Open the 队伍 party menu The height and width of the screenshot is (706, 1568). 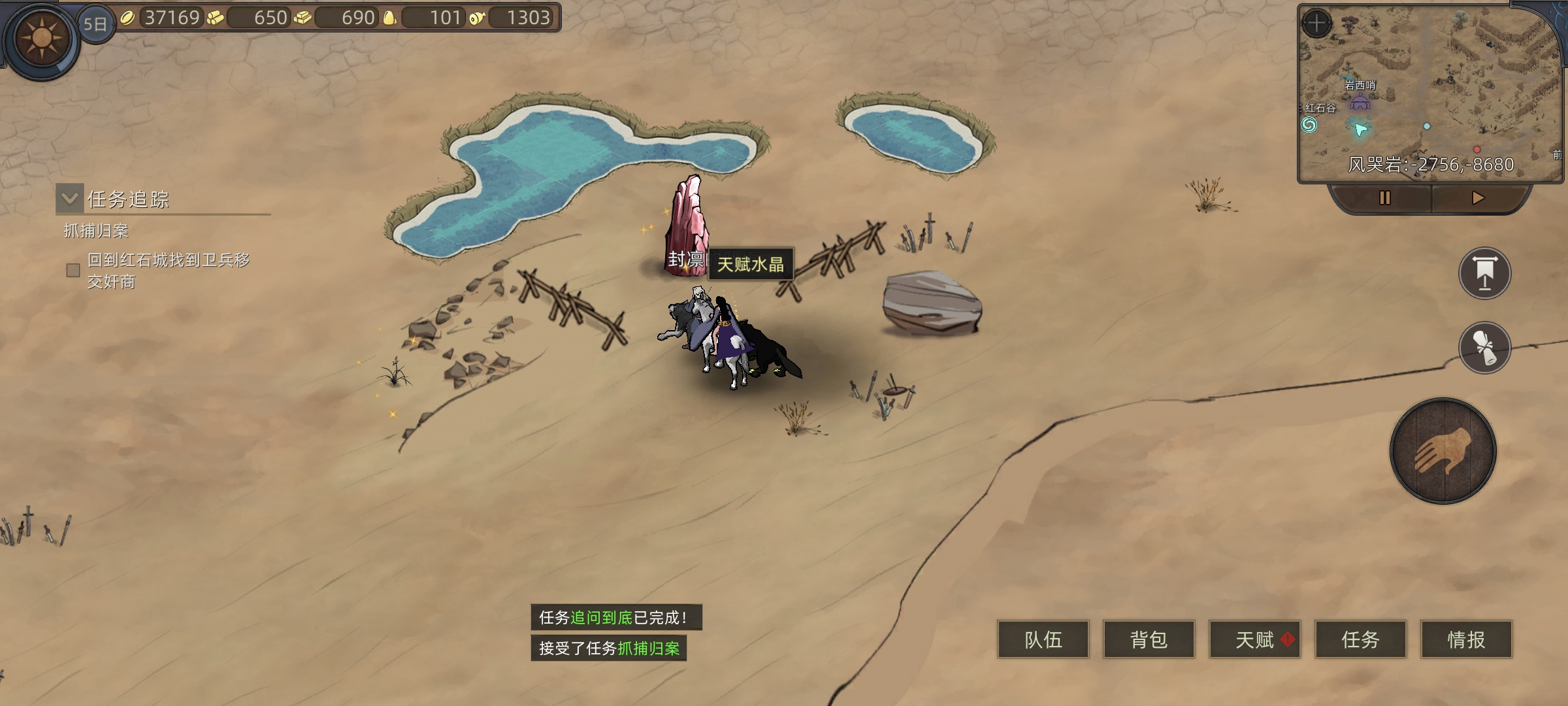(1043, 639)
